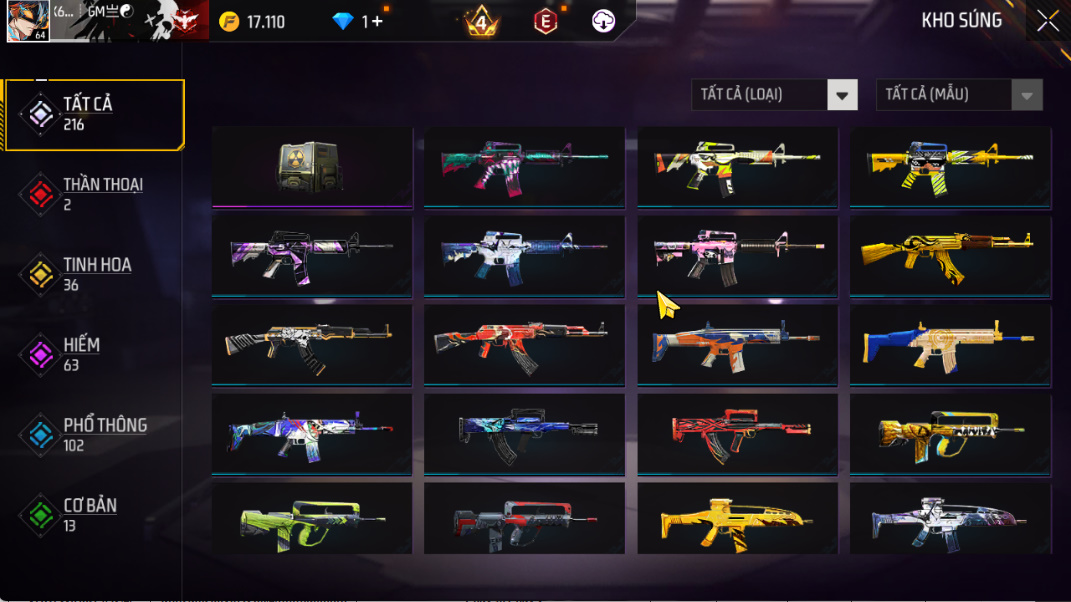
Task: Choose the blue and gold SCAR skin
Action: point(949,344)
